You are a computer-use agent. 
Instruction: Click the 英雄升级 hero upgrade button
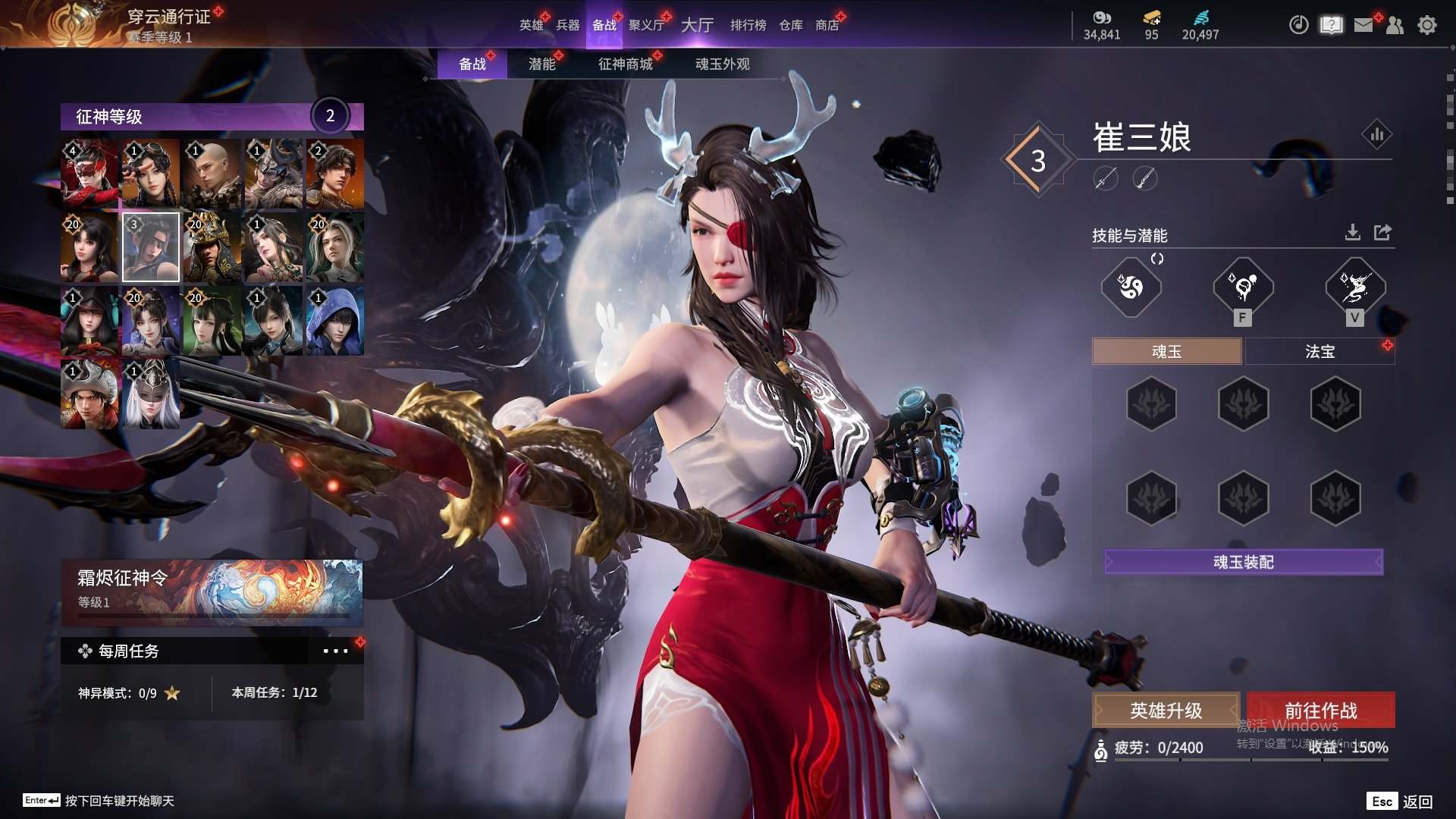click(1166, 711)
